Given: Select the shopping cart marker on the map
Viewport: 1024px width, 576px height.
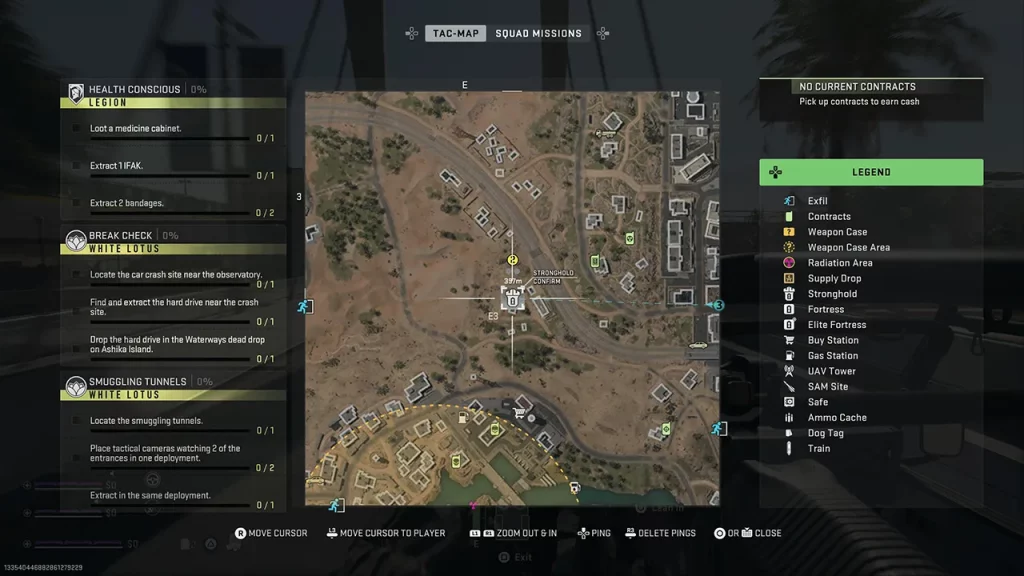Looking at the screenshot, I should tap(519, 411).
